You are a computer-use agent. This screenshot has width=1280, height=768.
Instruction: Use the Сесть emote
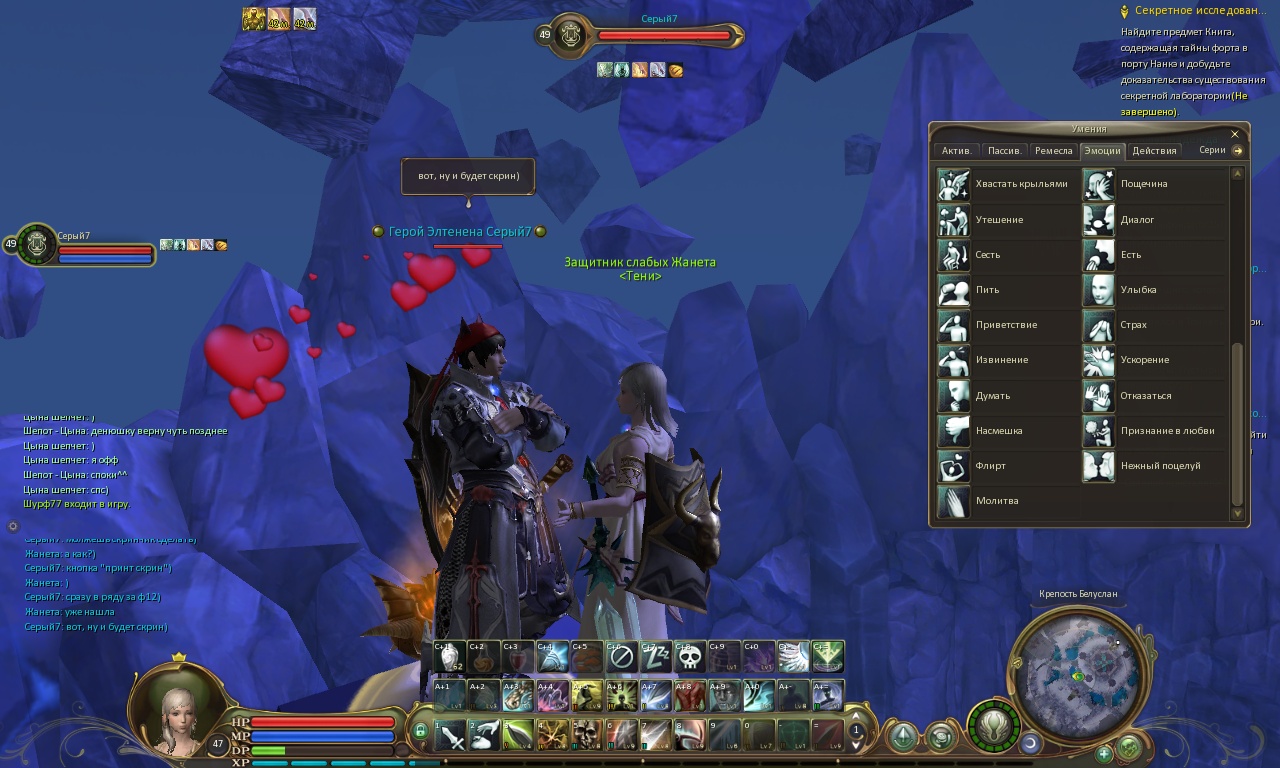[x=954, y=255]
